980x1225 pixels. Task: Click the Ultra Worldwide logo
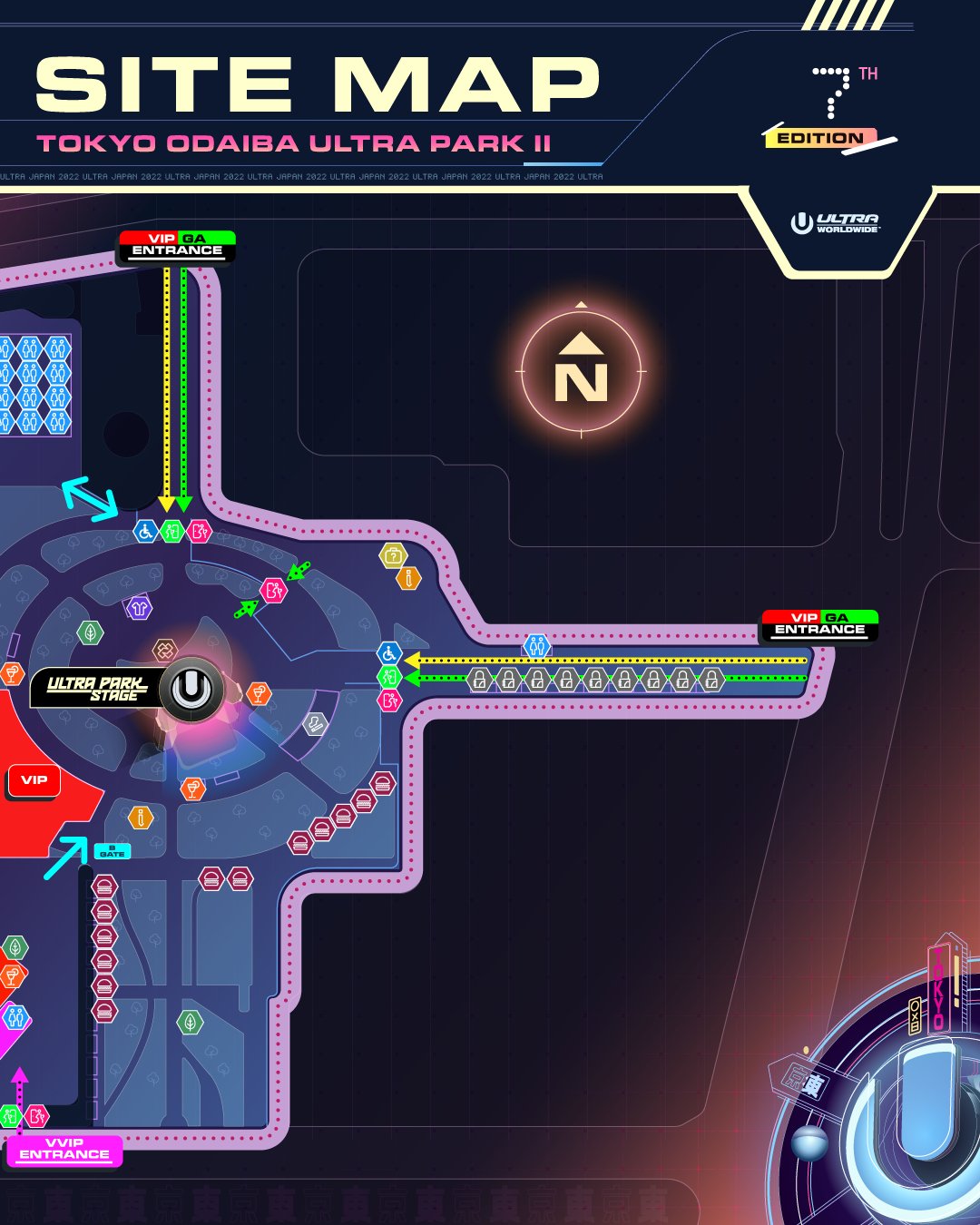tap(835, 223)
